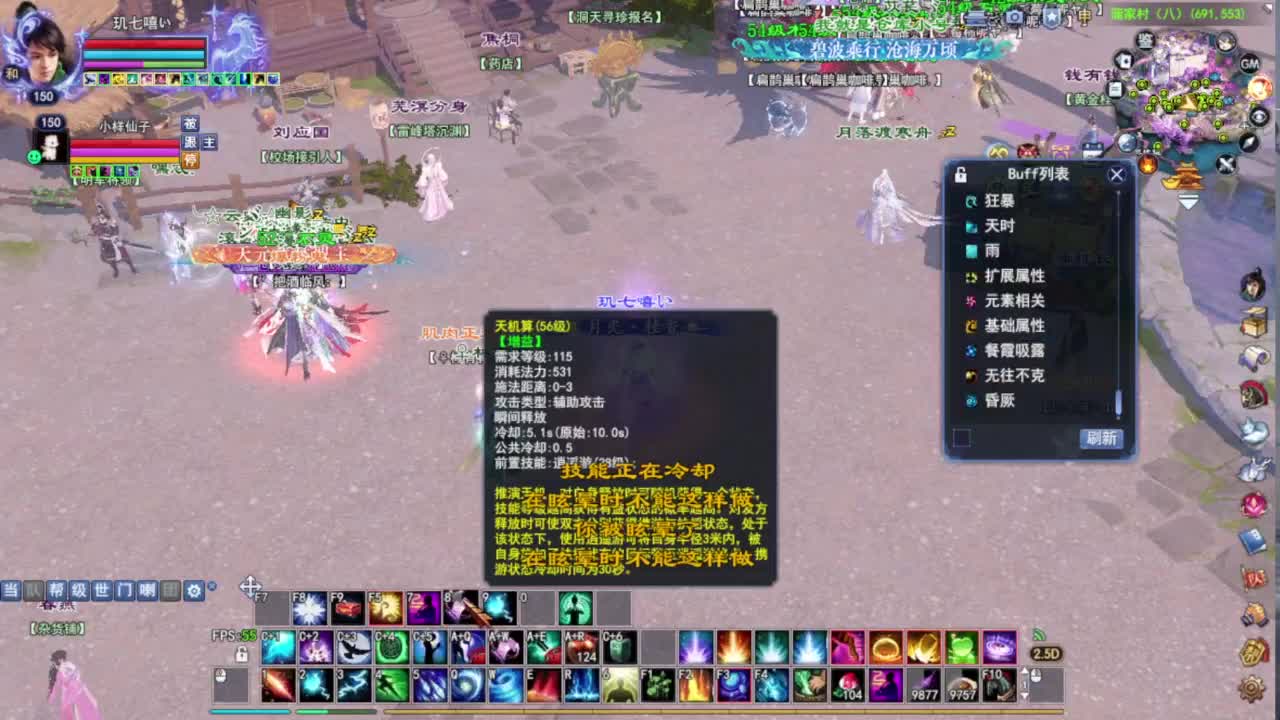Click the 刷新 refresh button in Buff列表
This screenshot has width=1280, height=720.
(1104, 438)
